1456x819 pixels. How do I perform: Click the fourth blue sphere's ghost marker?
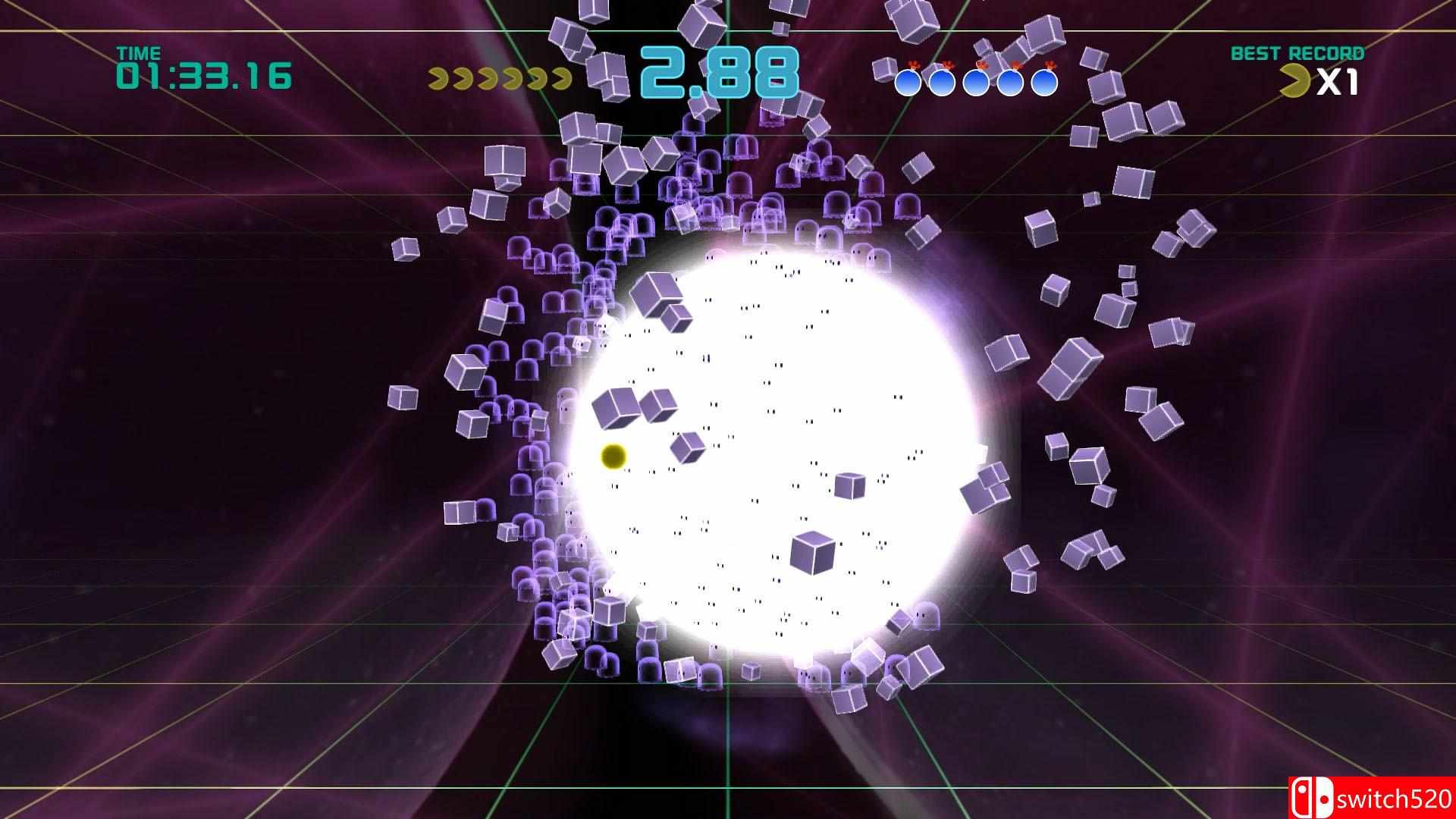tap(1016, 65)
